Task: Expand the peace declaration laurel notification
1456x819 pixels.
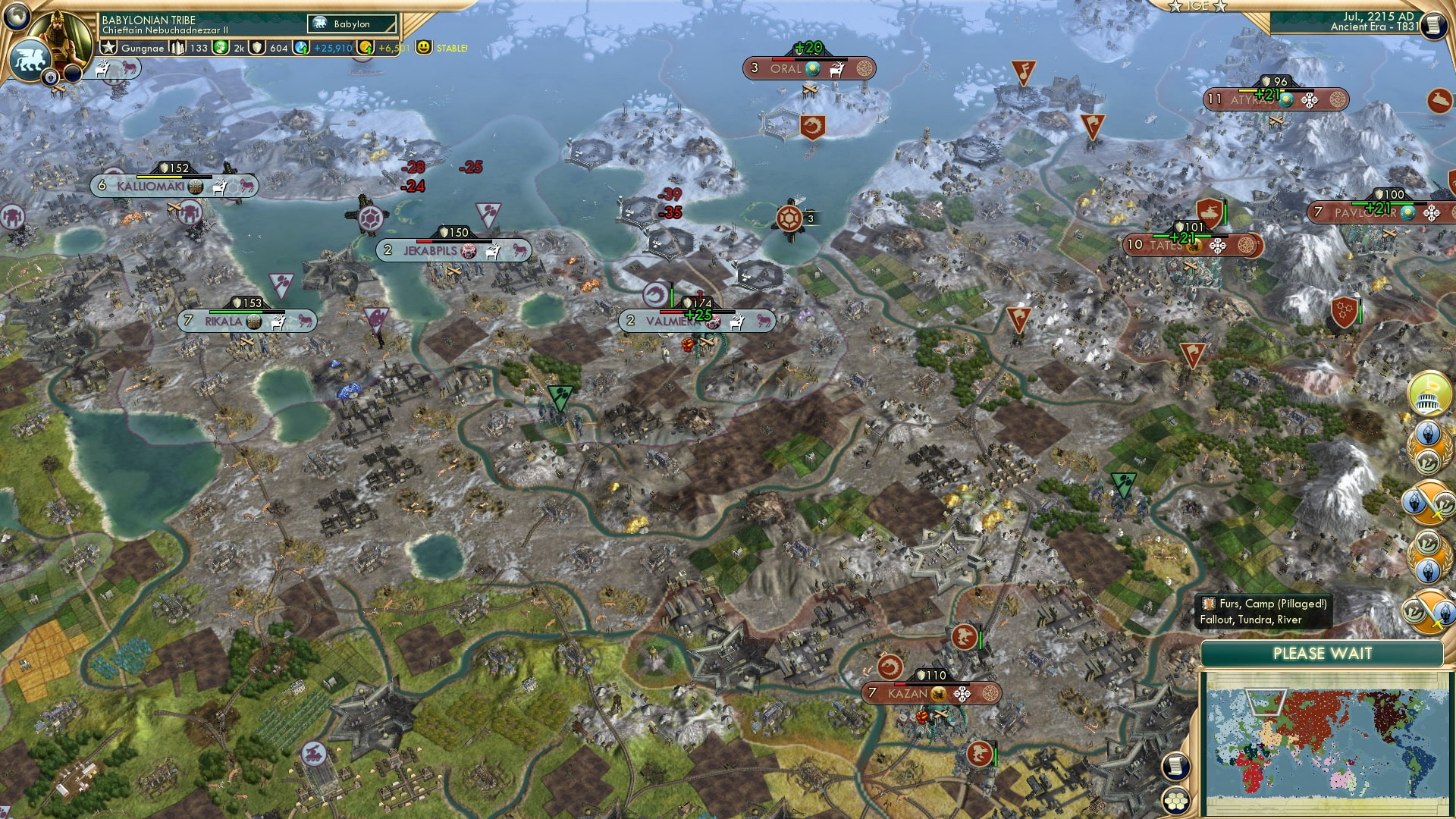Action: click(1426, 446)
